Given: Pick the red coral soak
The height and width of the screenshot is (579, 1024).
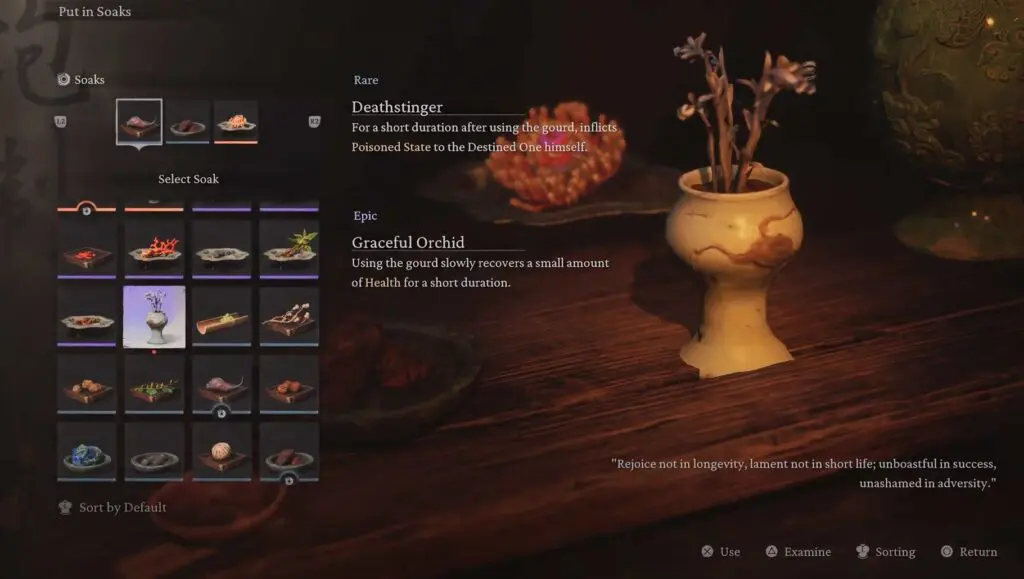Looking at the screenshot, I should point(154,248).
